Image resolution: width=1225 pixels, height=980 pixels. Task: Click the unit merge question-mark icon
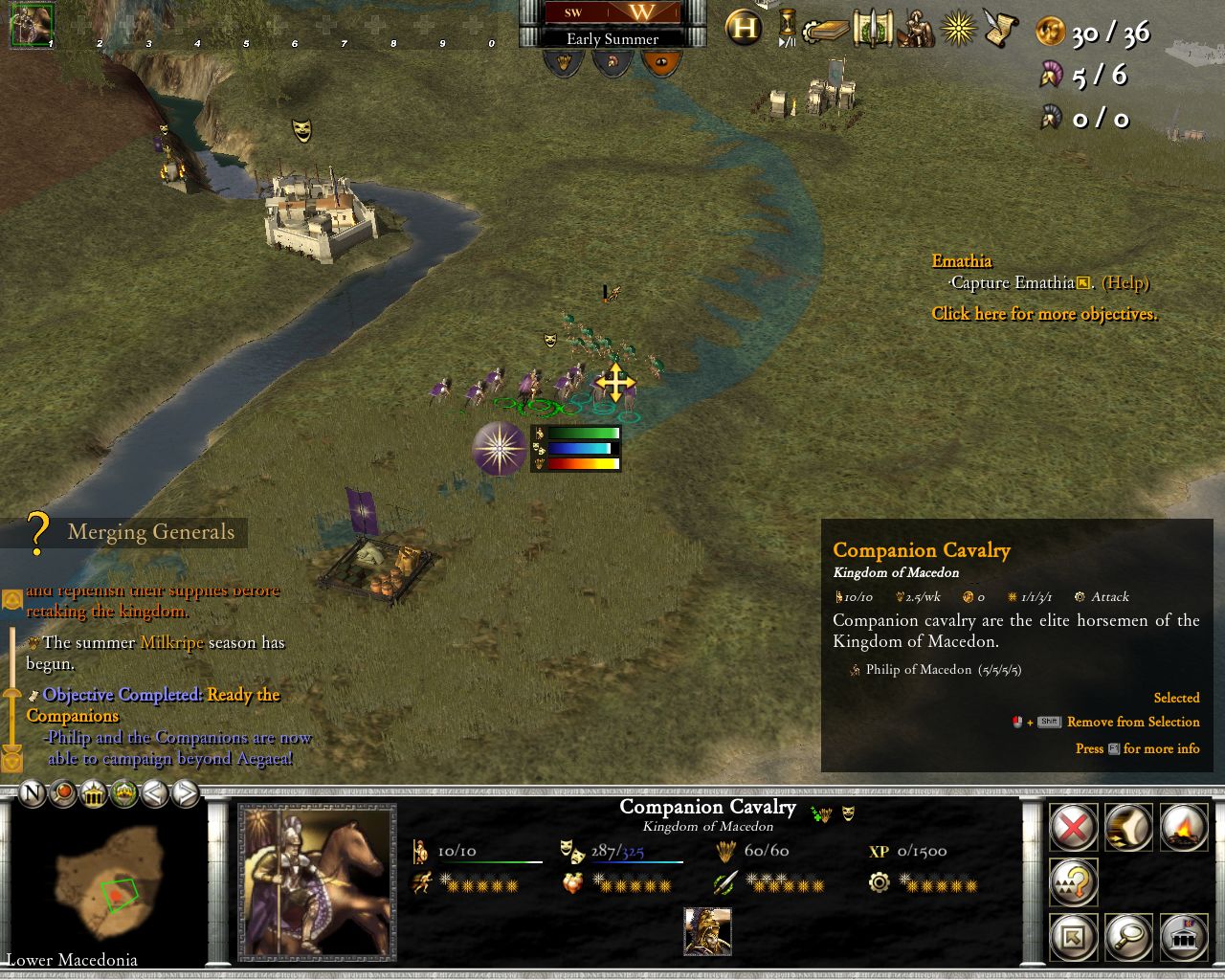[1074, 882]
